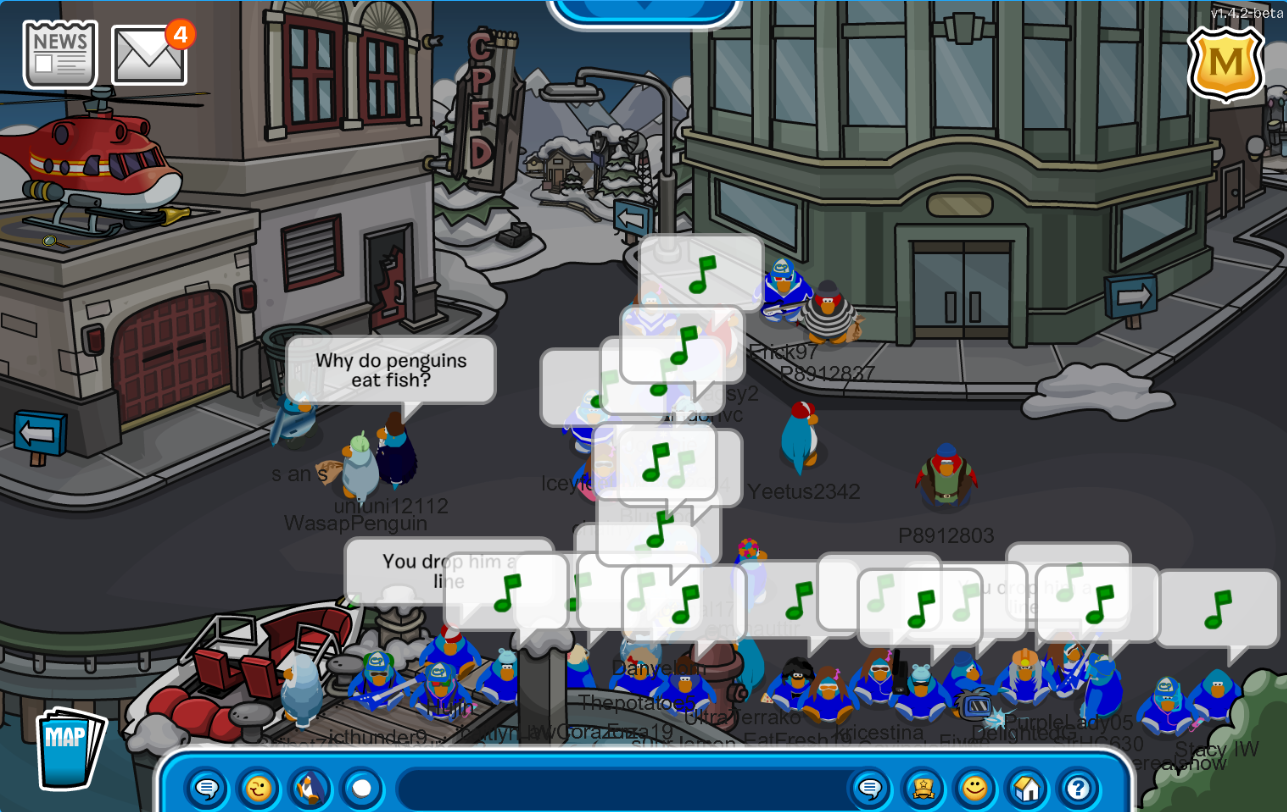Viewport: 1287px width, 812px height.
Task: Open the winking emote menu
Action: click(258, 789)
